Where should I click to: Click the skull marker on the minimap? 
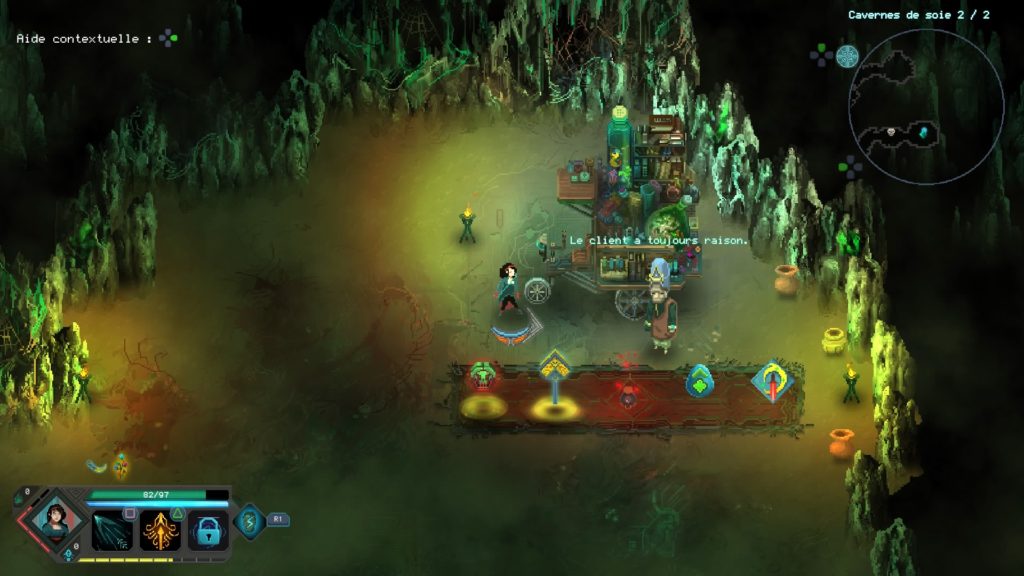pyautogui.click(x=890, y=132)
